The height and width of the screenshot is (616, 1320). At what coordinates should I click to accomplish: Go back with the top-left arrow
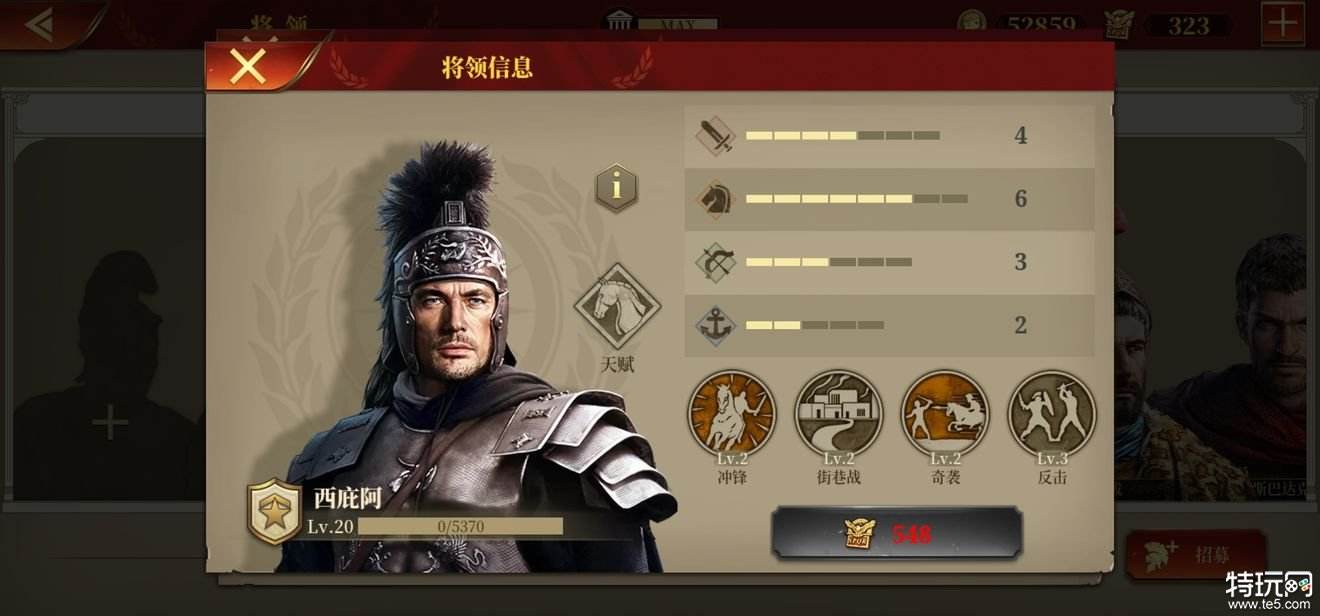pyautogui.click(x=40, y=24)
